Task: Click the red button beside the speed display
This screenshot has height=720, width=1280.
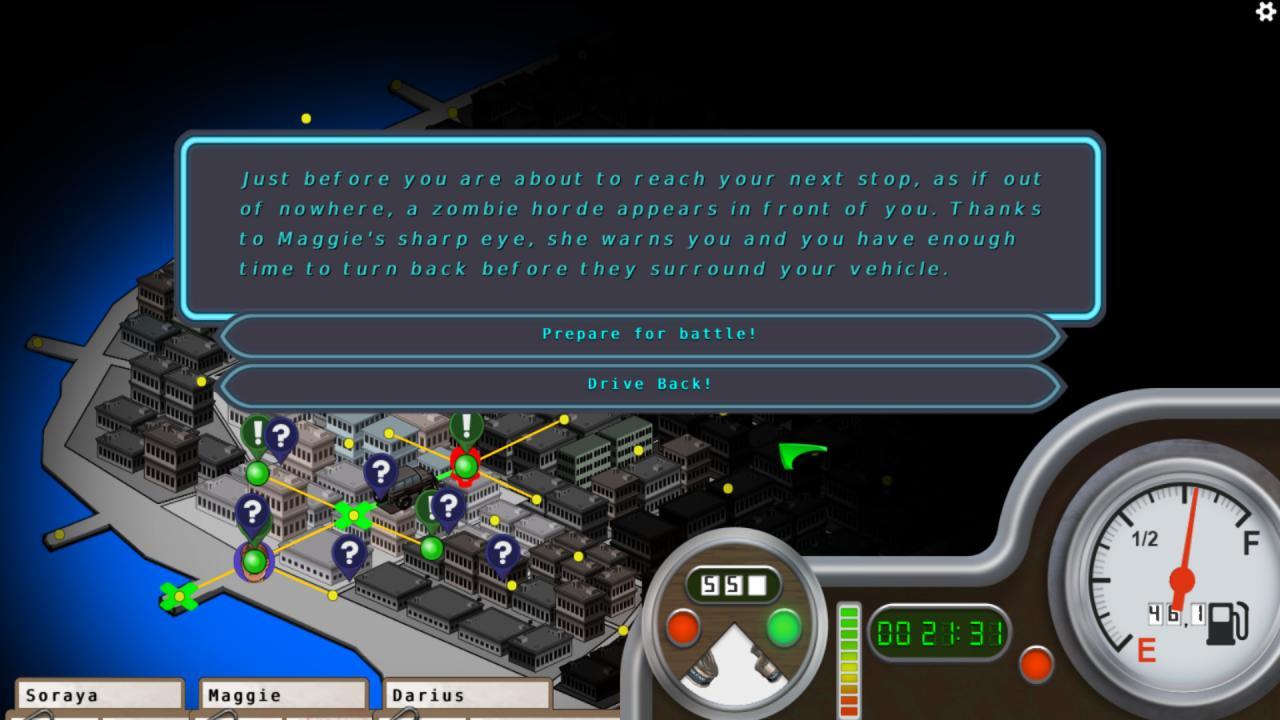Action: 683,629
